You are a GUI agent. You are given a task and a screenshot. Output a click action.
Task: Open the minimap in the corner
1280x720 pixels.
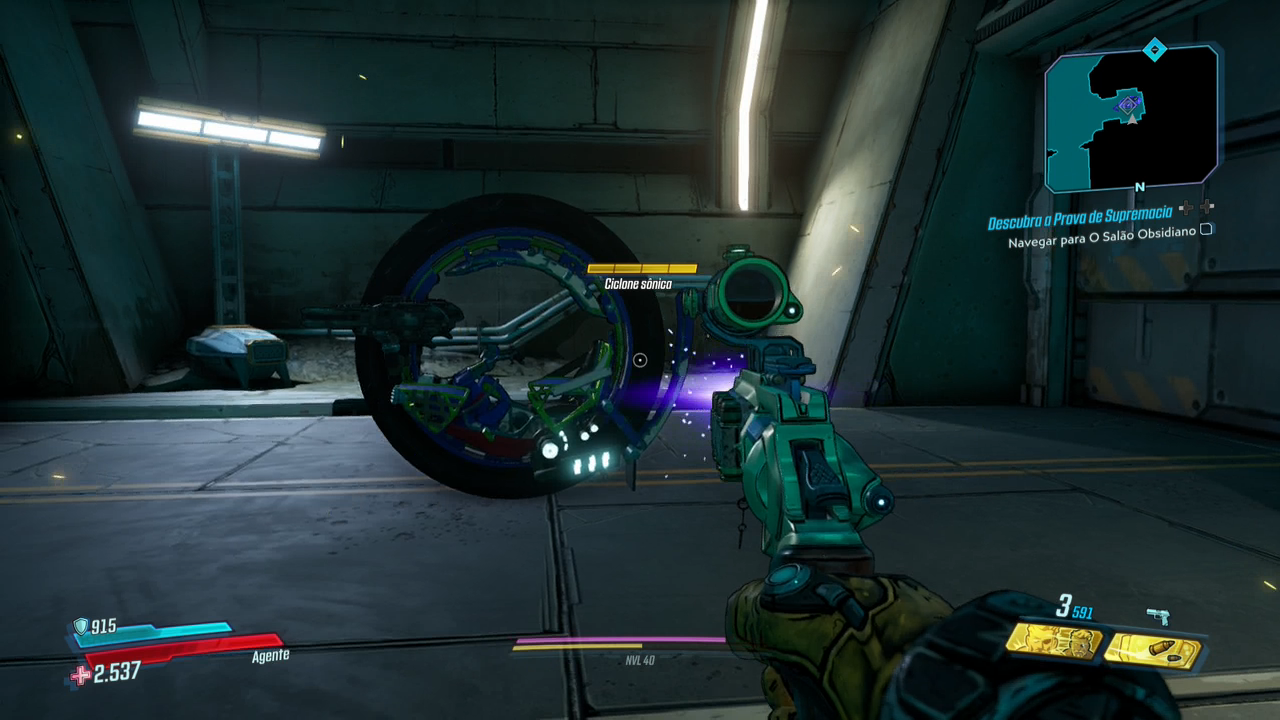(x=1131, y=119)
